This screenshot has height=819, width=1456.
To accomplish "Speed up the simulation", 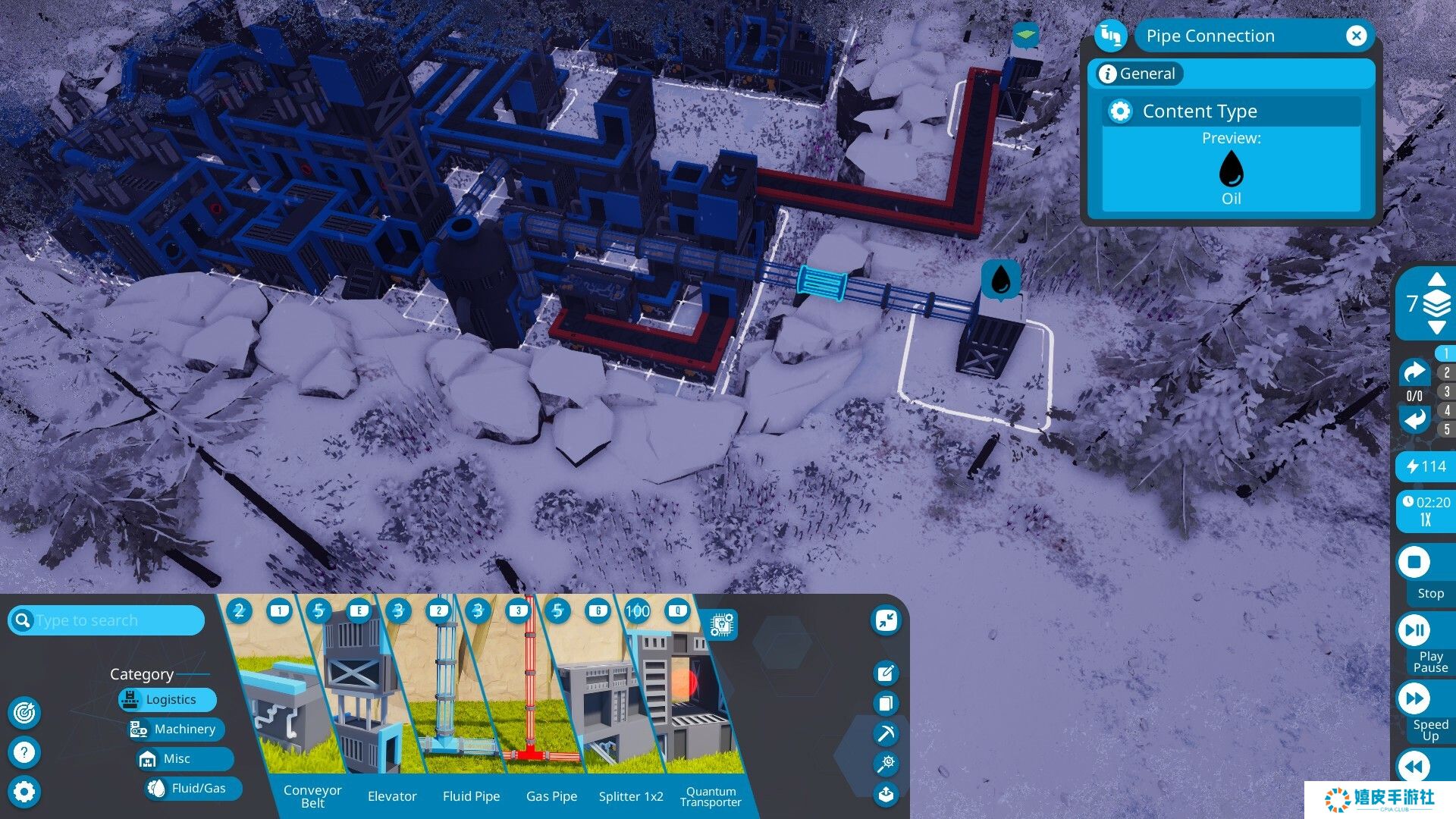I will (1414, 698).
